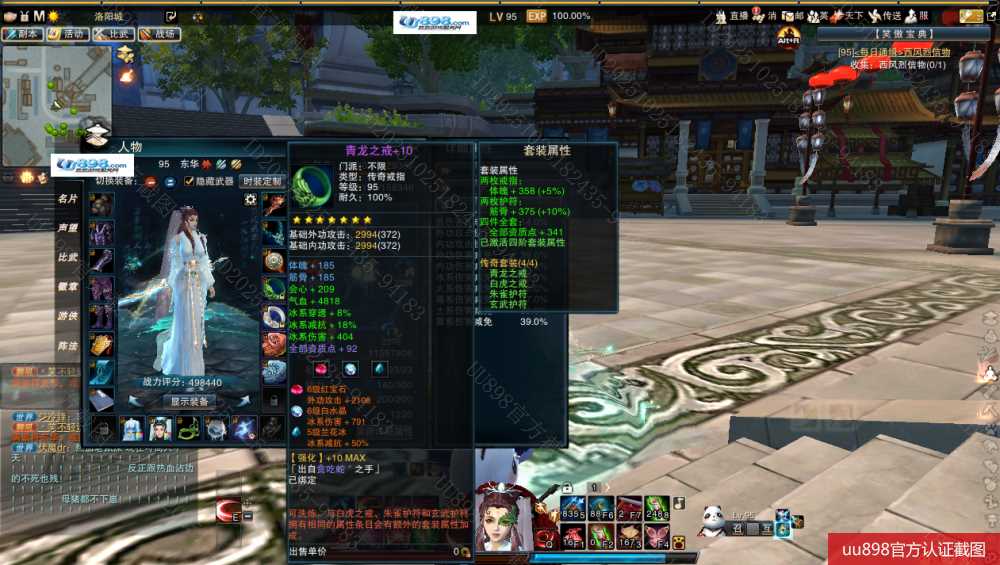Switch to the 声望 reputation tab
Image resolution: width=1000 pixels, height=565 pixels.
point(67,228)
